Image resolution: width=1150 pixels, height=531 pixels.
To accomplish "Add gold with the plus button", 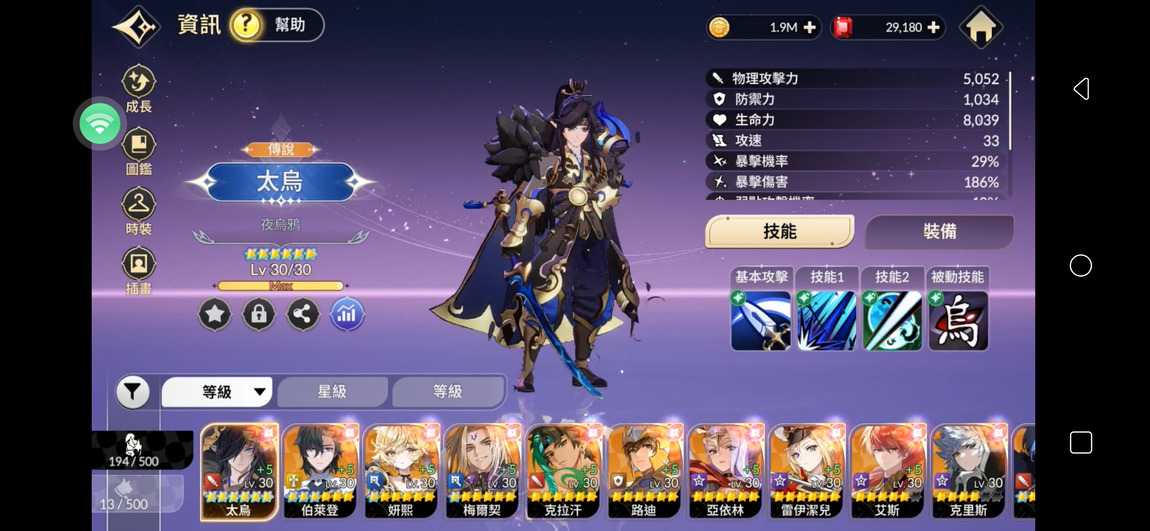I will coord(809,28).
